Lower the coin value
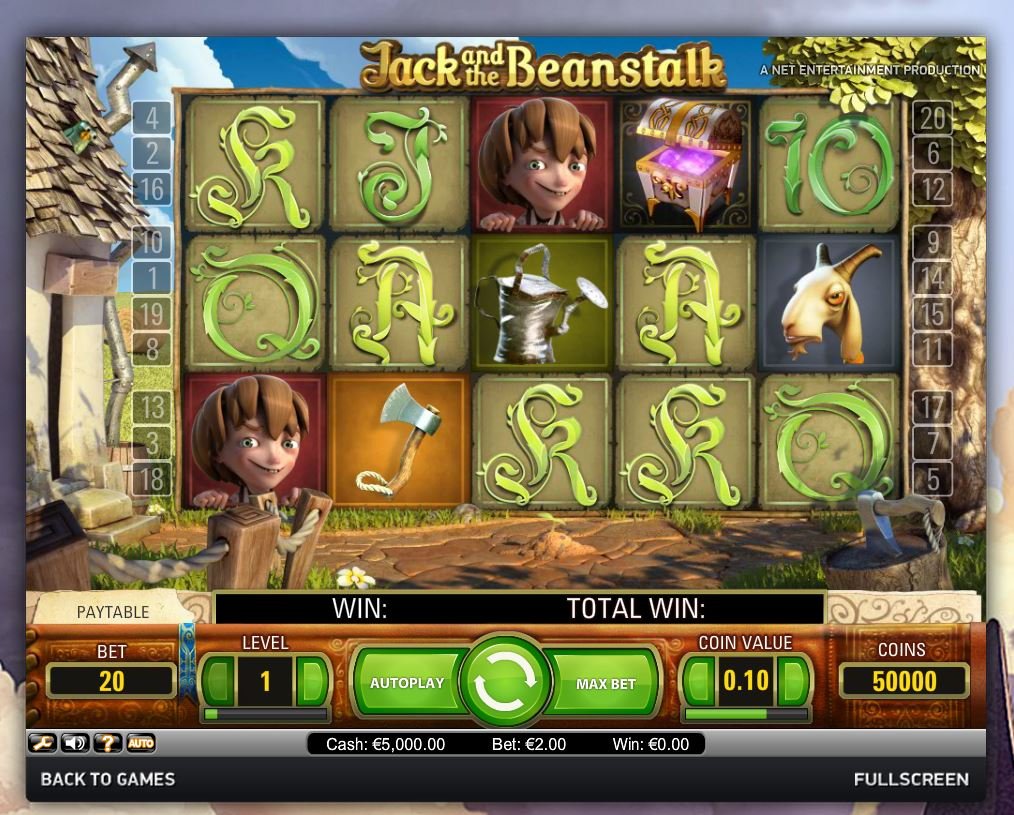The height and width of the screenshot is (815, 1014). 696,682
